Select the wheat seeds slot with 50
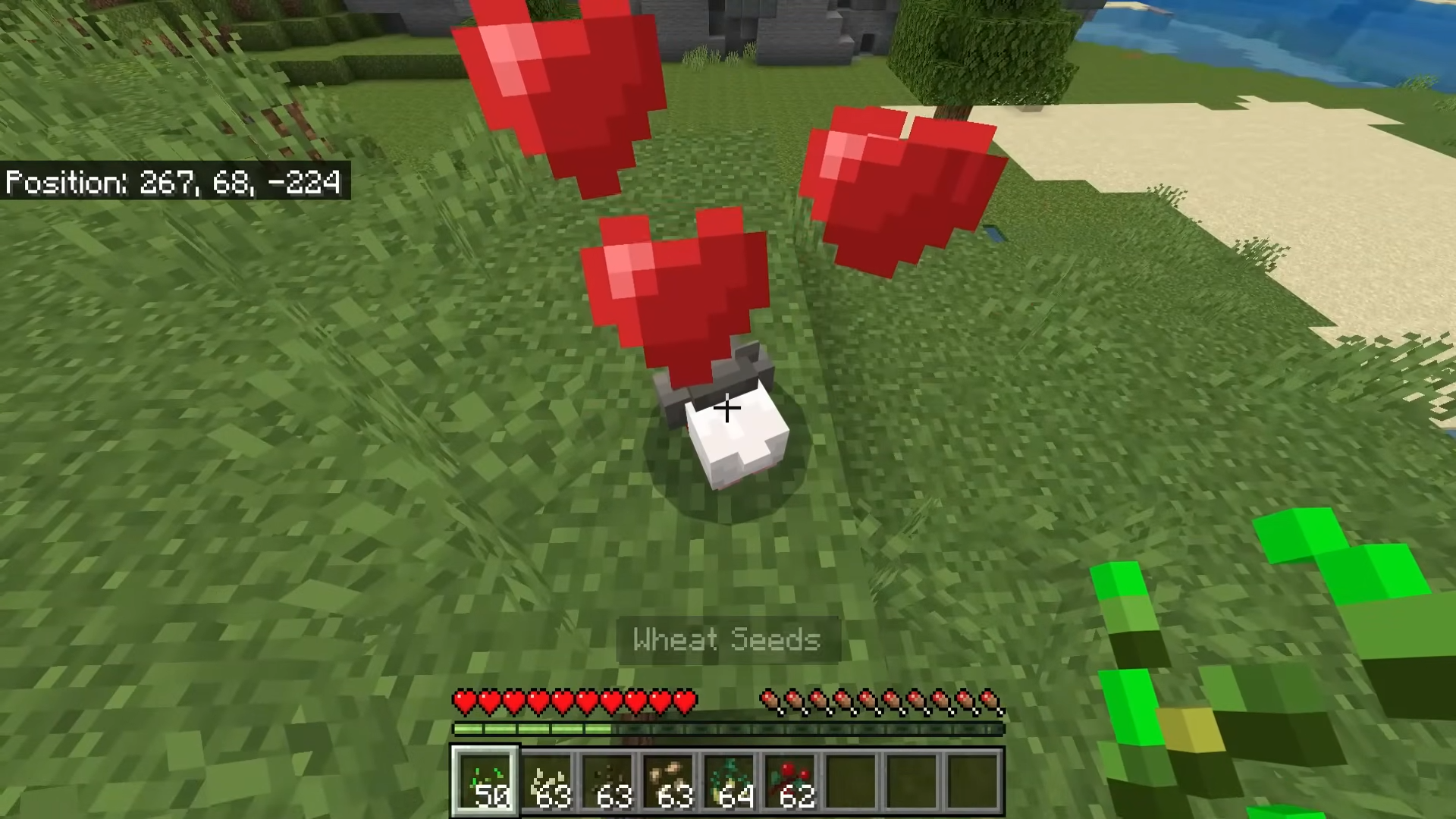Viewport: 1456px width, 819px height. tap(486, 782)
